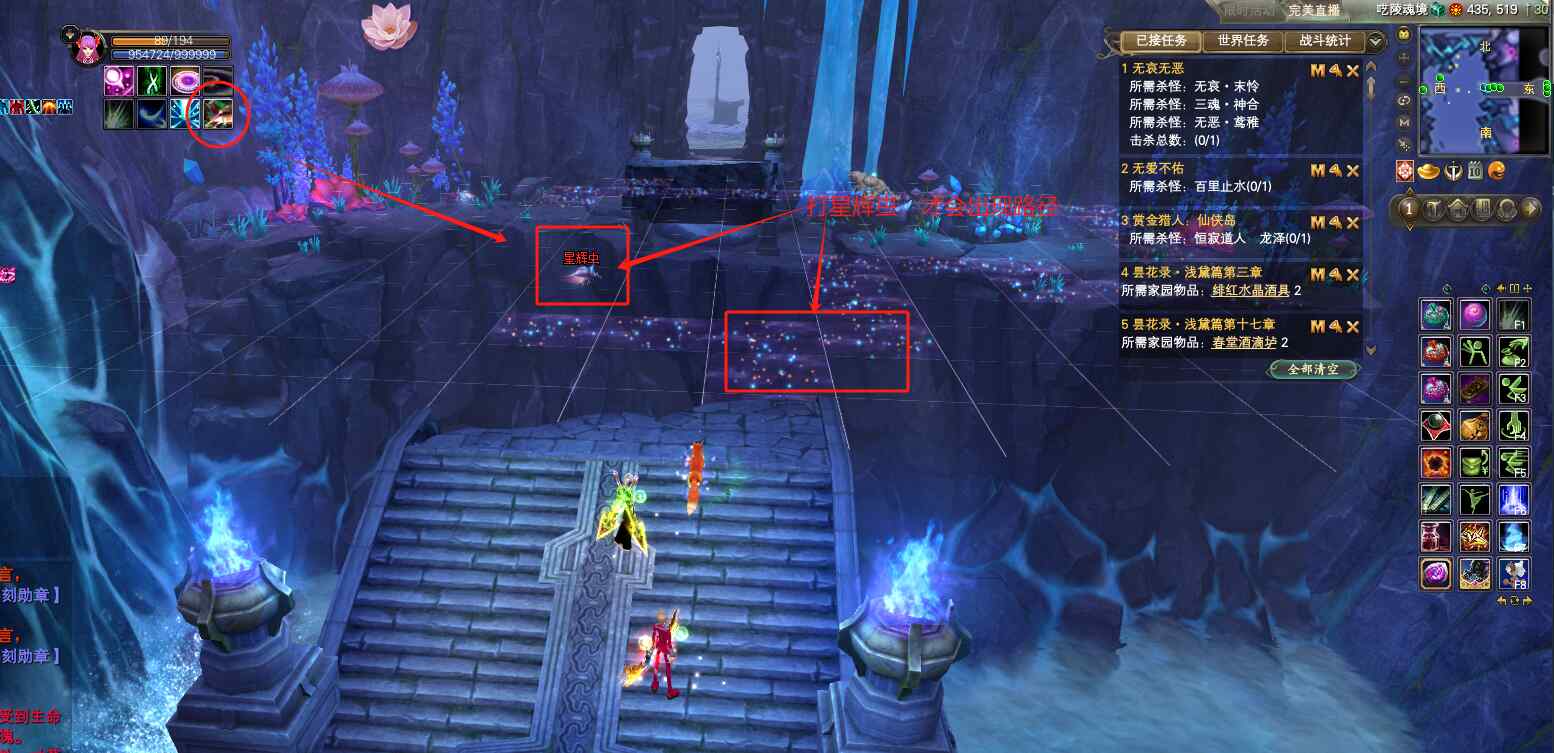Click the minimap
Image resolution: width=1554 pixels, height=753 pixels.
pos(1468,90)
